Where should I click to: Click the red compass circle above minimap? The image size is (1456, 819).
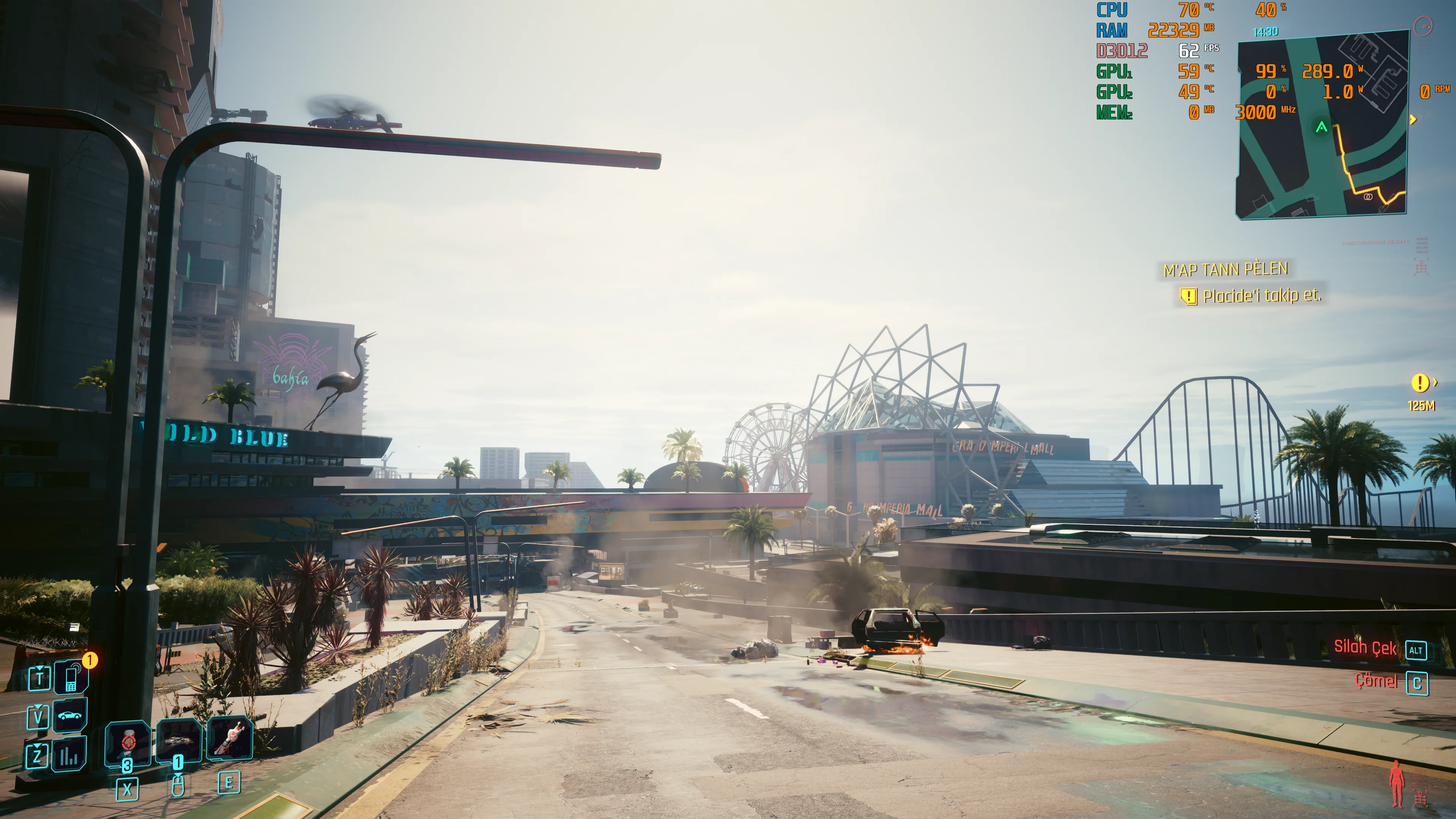(x=1423, y=26)
